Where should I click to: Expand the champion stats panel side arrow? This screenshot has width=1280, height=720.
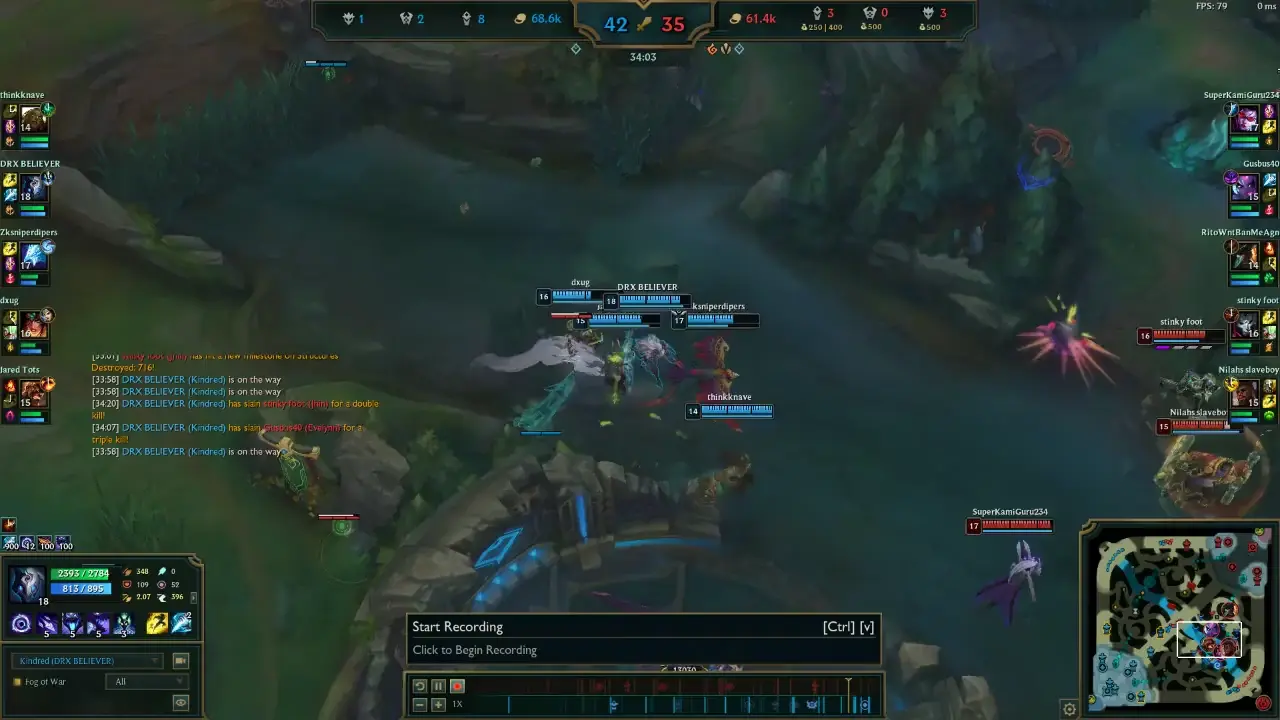tap(194, 597)
